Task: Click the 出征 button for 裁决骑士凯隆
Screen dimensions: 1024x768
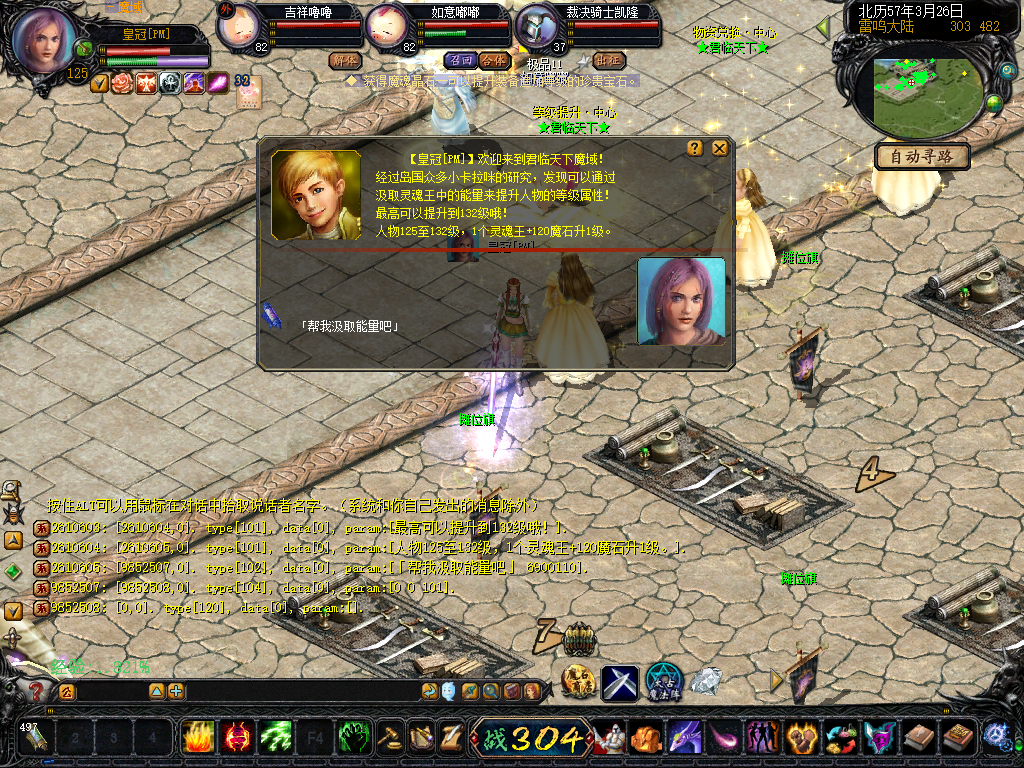Action: point(607,60)
